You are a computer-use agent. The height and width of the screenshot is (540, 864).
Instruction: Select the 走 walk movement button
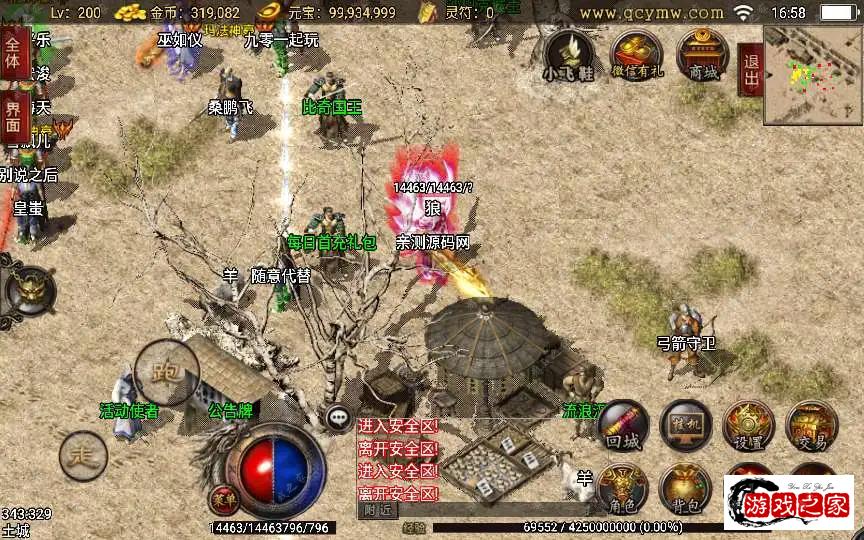pyautogui.click(x=83, y=457)
